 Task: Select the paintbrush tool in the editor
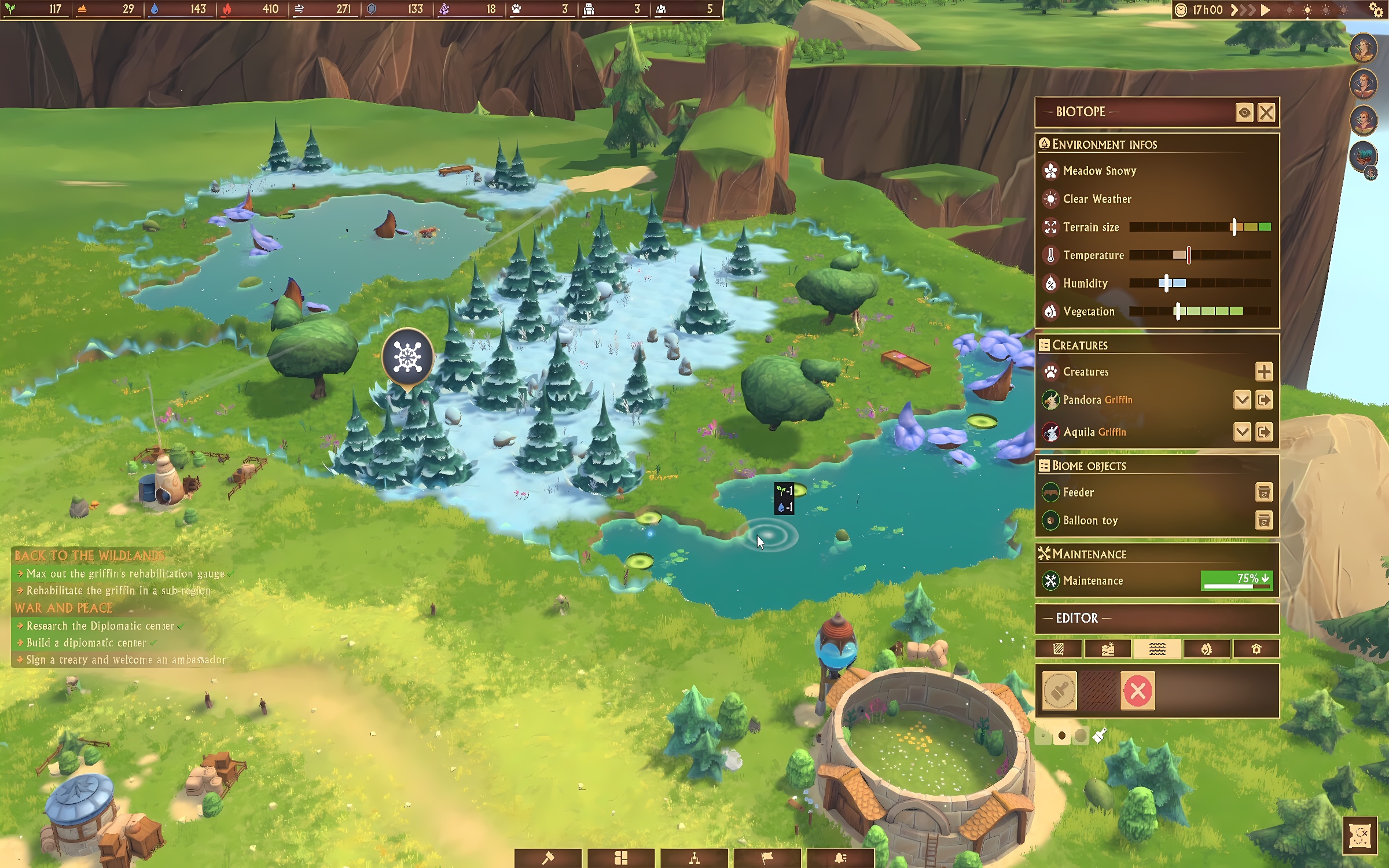(1059, 690)
